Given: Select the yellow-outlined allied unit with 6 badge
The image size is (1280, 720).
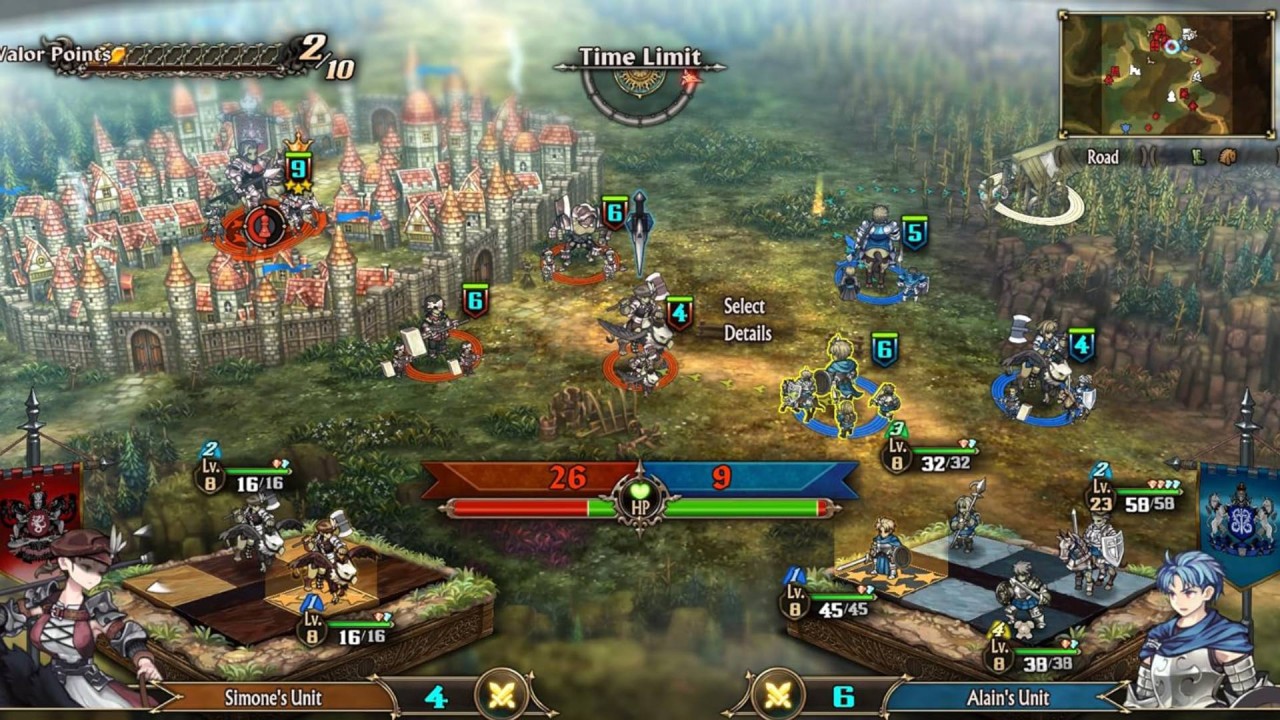Looking at the screenshot, I should [x=838, y=395].
